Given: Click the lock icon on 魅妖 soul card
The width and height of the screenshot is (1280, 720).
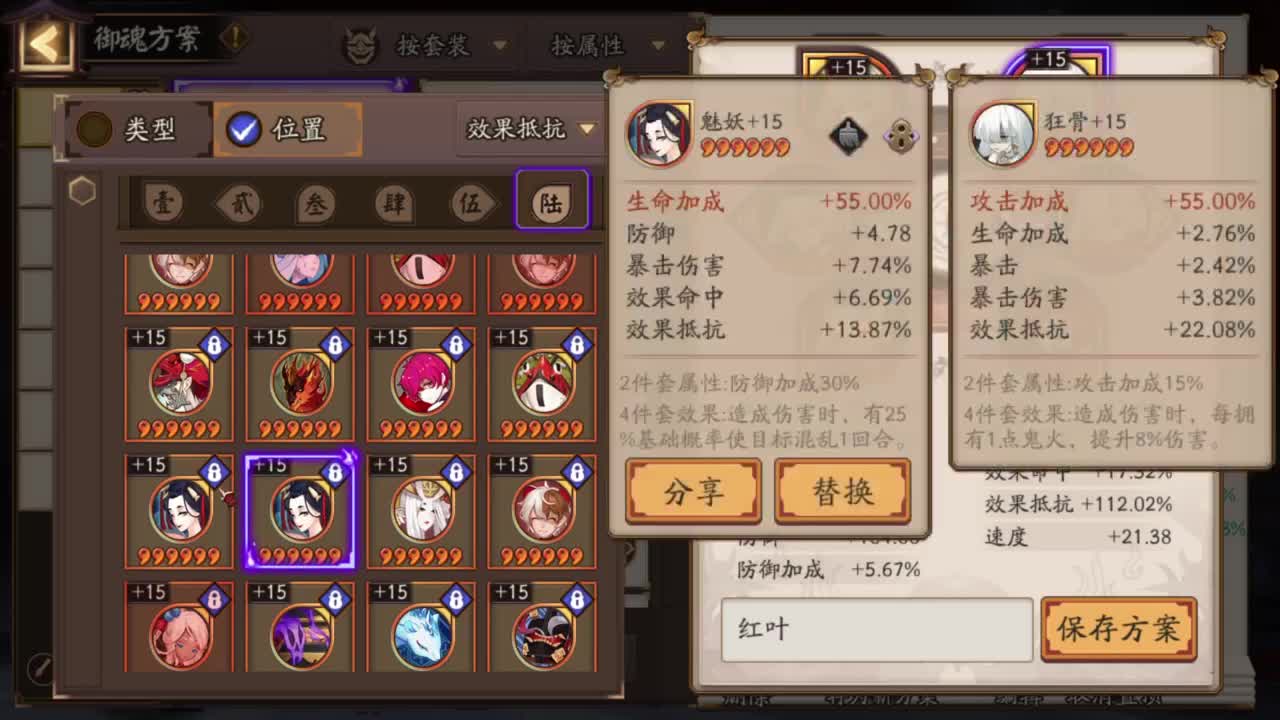Looking at the screenshot, I should pos(903,136).
